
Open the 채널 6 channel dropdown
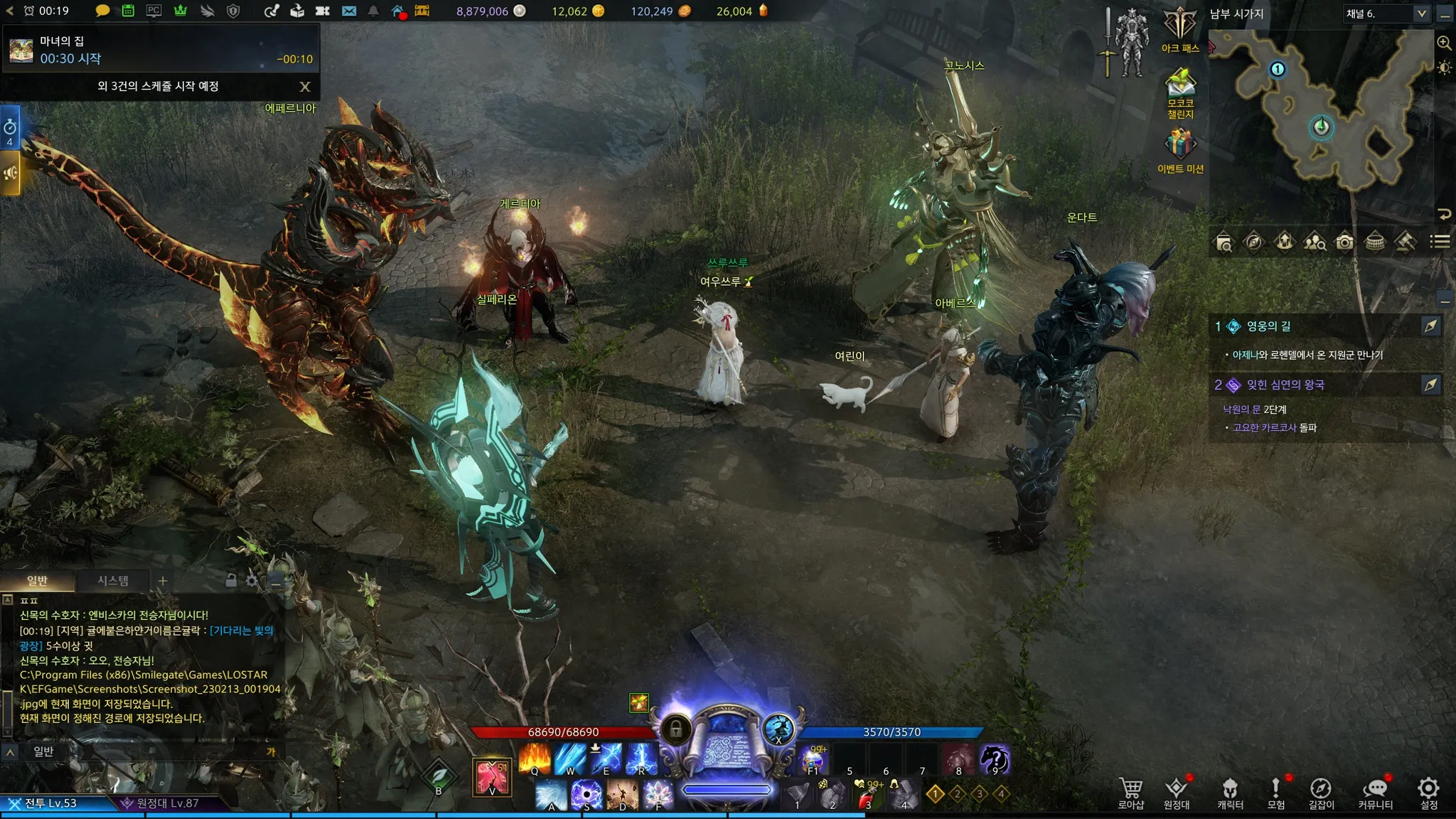coord(1386,14)
